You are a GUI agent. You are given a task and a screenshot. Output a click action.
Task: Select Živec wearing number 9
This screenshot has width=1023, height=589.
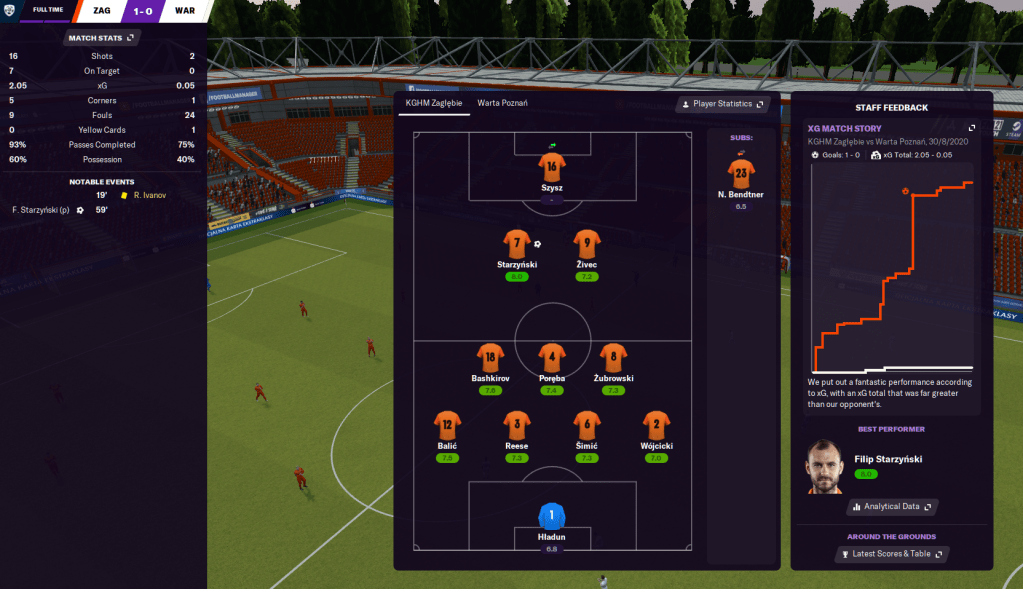587,243
